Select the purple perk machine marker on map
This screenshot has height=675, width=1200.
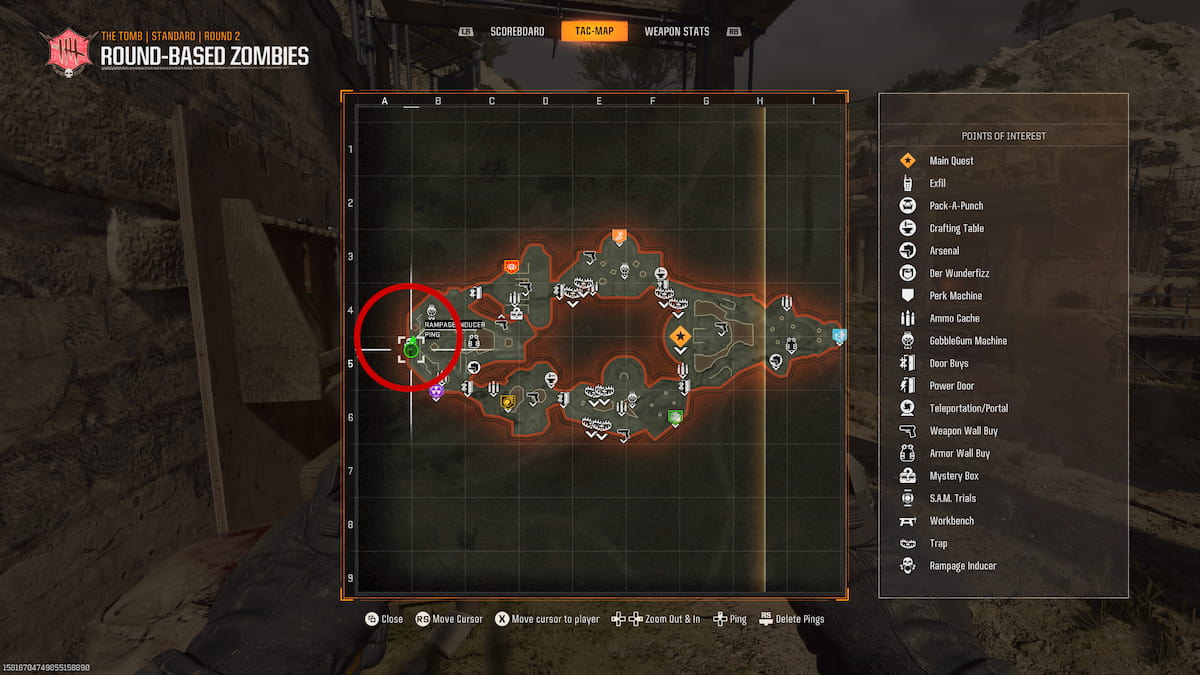pyautogui.click(x=436, y=392)
